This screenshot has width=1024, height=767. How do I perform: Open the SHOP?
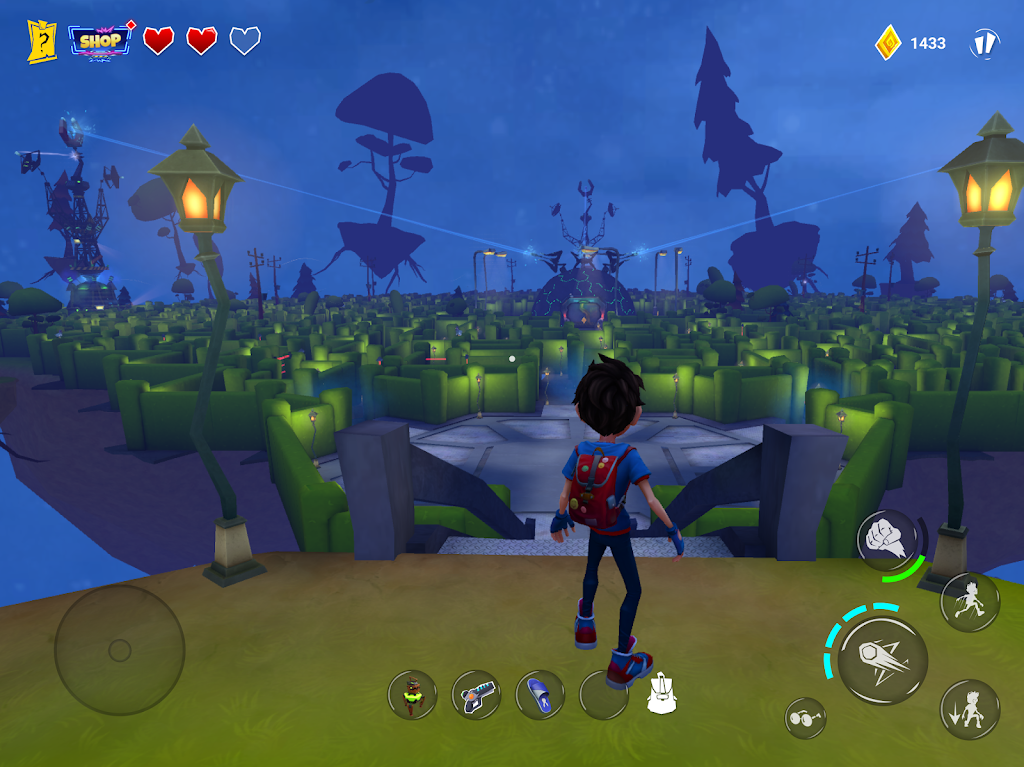(x=100, y=41)
